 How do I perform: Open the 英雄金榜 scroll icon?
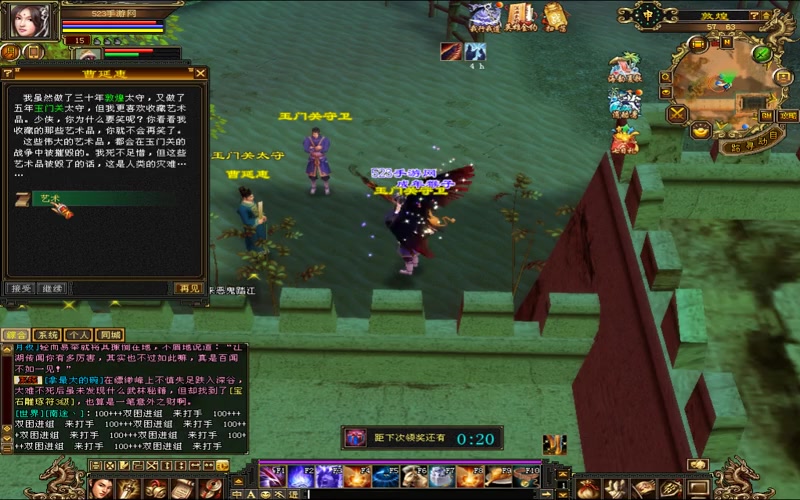pos(520,16)
